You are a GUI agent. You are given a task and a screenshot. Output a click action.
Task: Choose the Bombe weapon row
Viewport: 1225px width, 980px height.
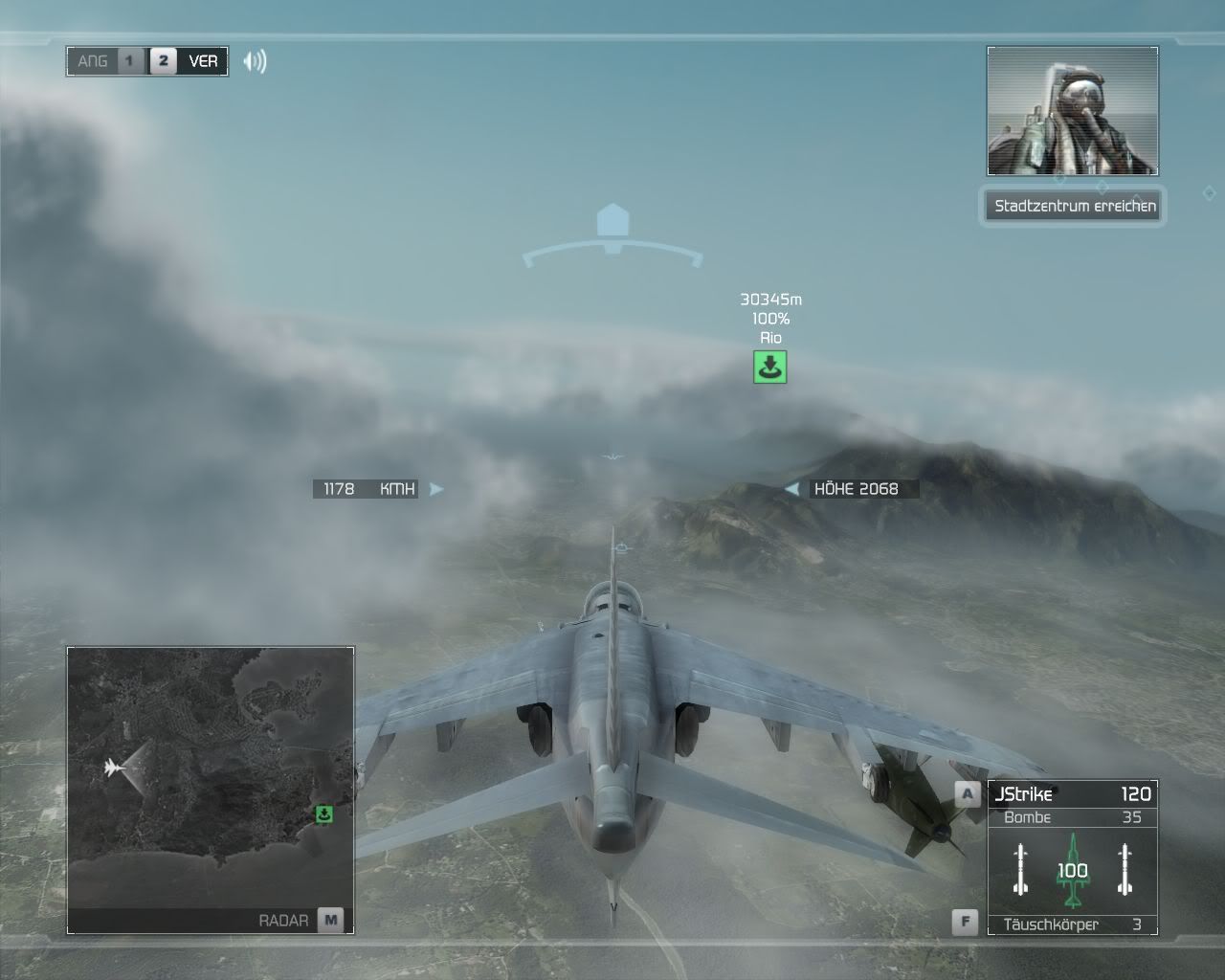pos(1072,817)
